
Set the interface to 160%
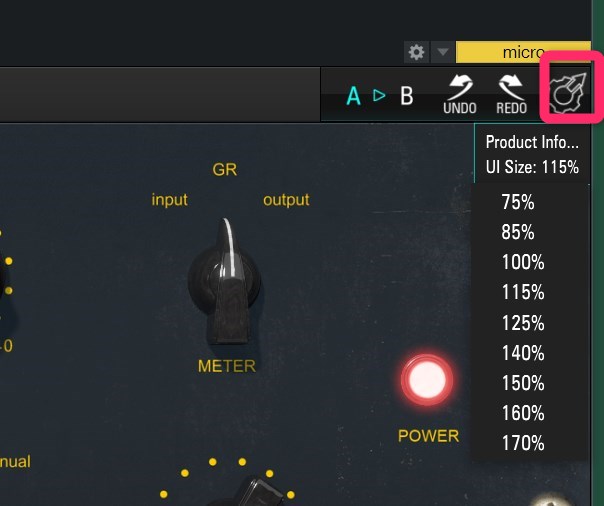click(x=522, y=413)
